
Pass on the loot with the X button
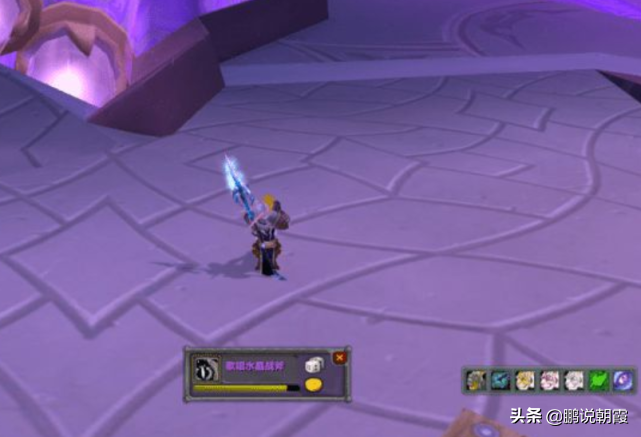pyautogui.click(x=340, y=357)
